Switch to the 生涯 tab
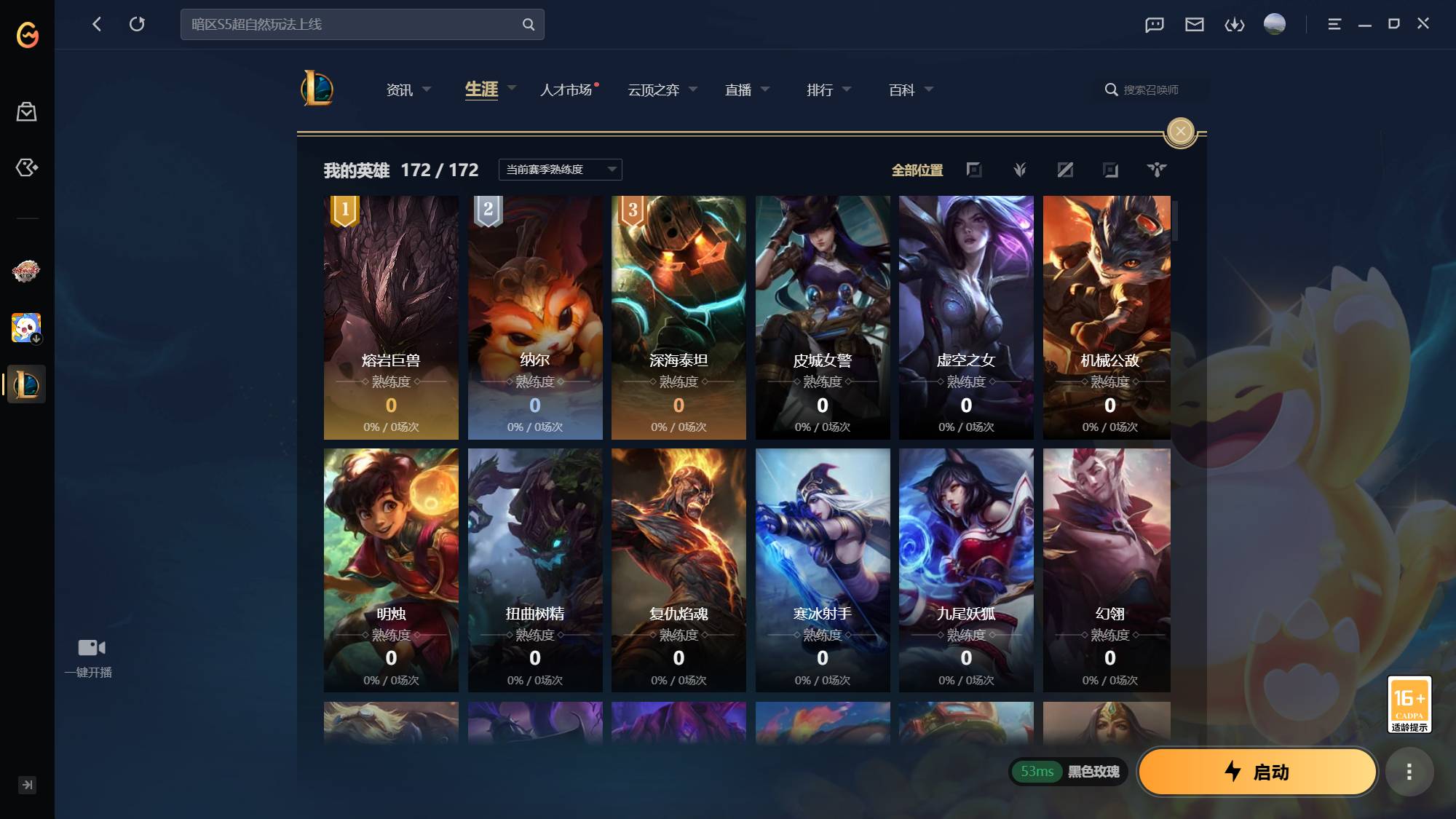 (482, 90)
